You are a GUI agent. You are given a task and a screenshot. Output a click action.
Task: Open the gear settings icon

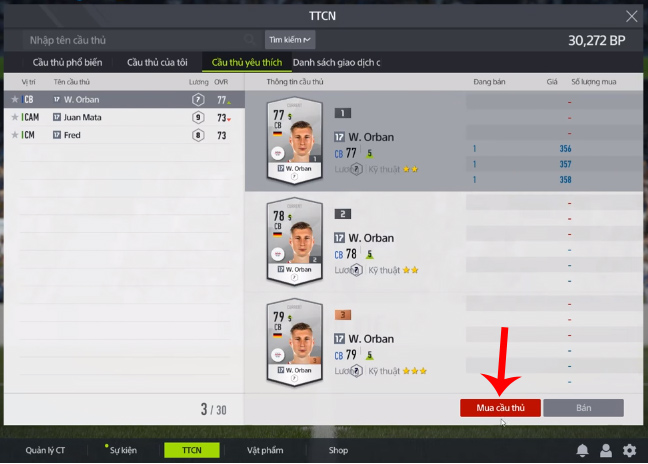[x=629, y=450]
